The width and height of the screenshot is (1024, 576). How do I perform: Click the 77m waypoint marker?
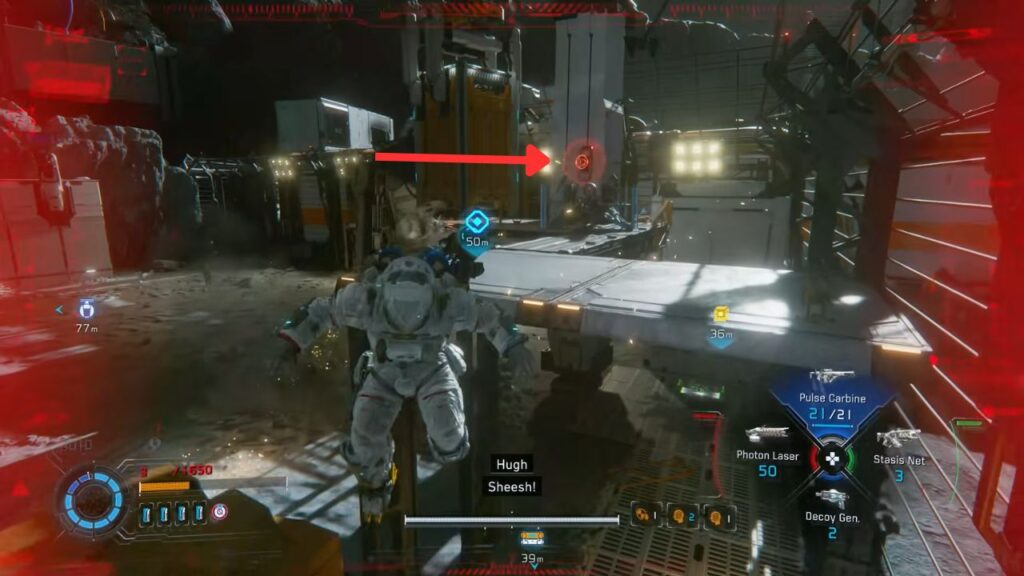(86, 309)
